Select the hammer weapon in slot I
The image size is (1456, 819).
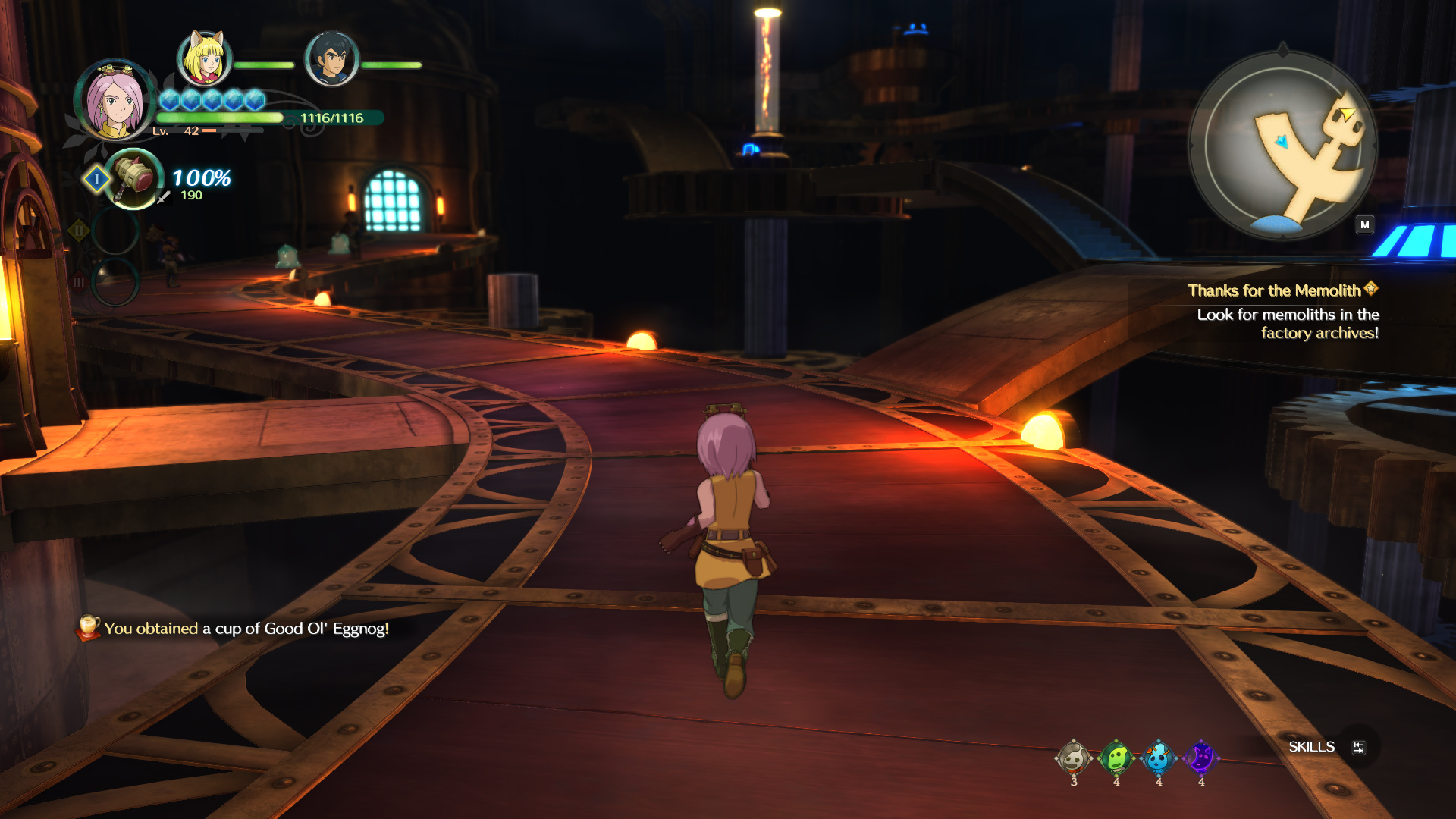(134, 179)
